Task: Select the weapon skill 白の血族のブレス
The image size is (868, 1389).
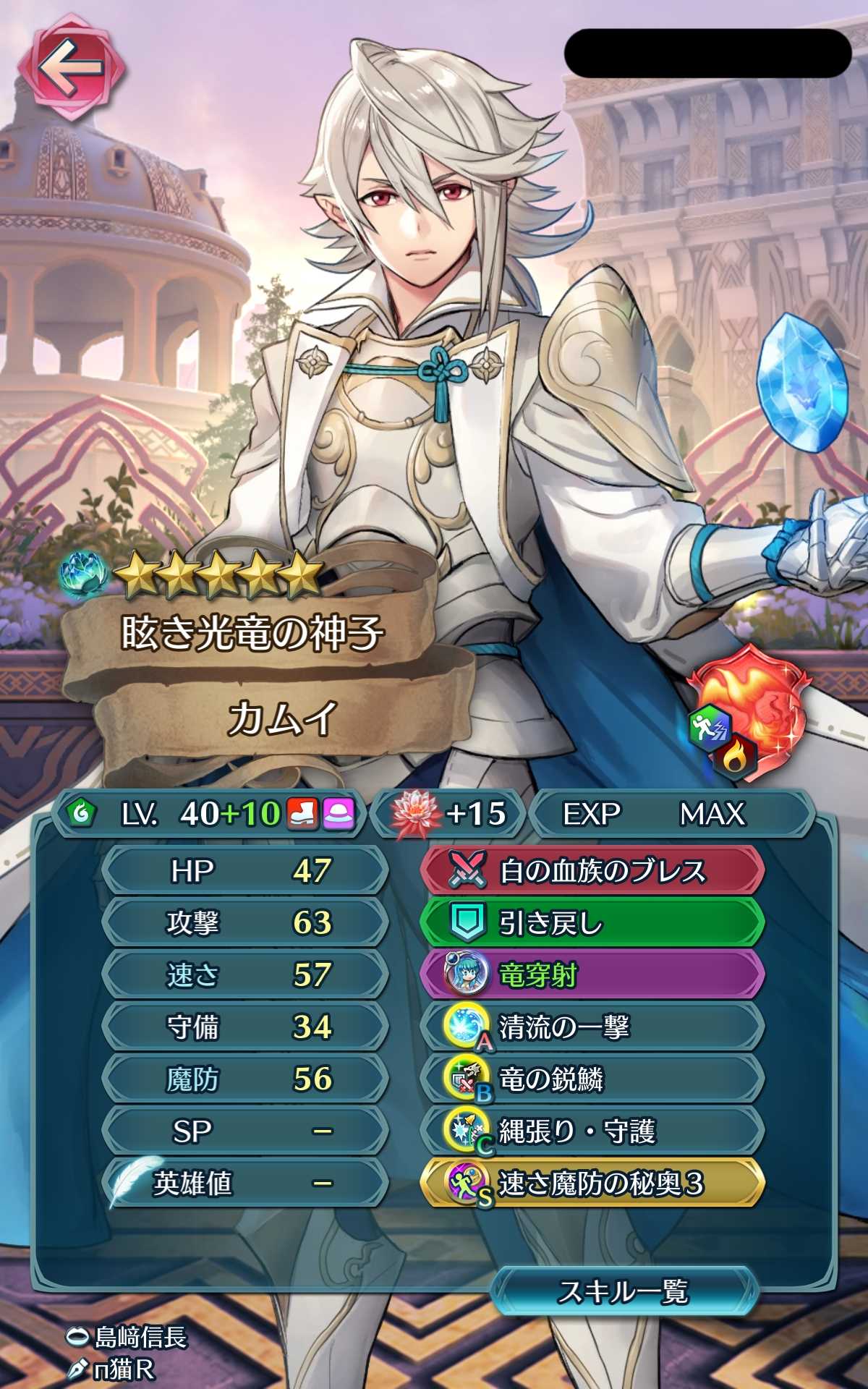Action: [x=592, y=871]
